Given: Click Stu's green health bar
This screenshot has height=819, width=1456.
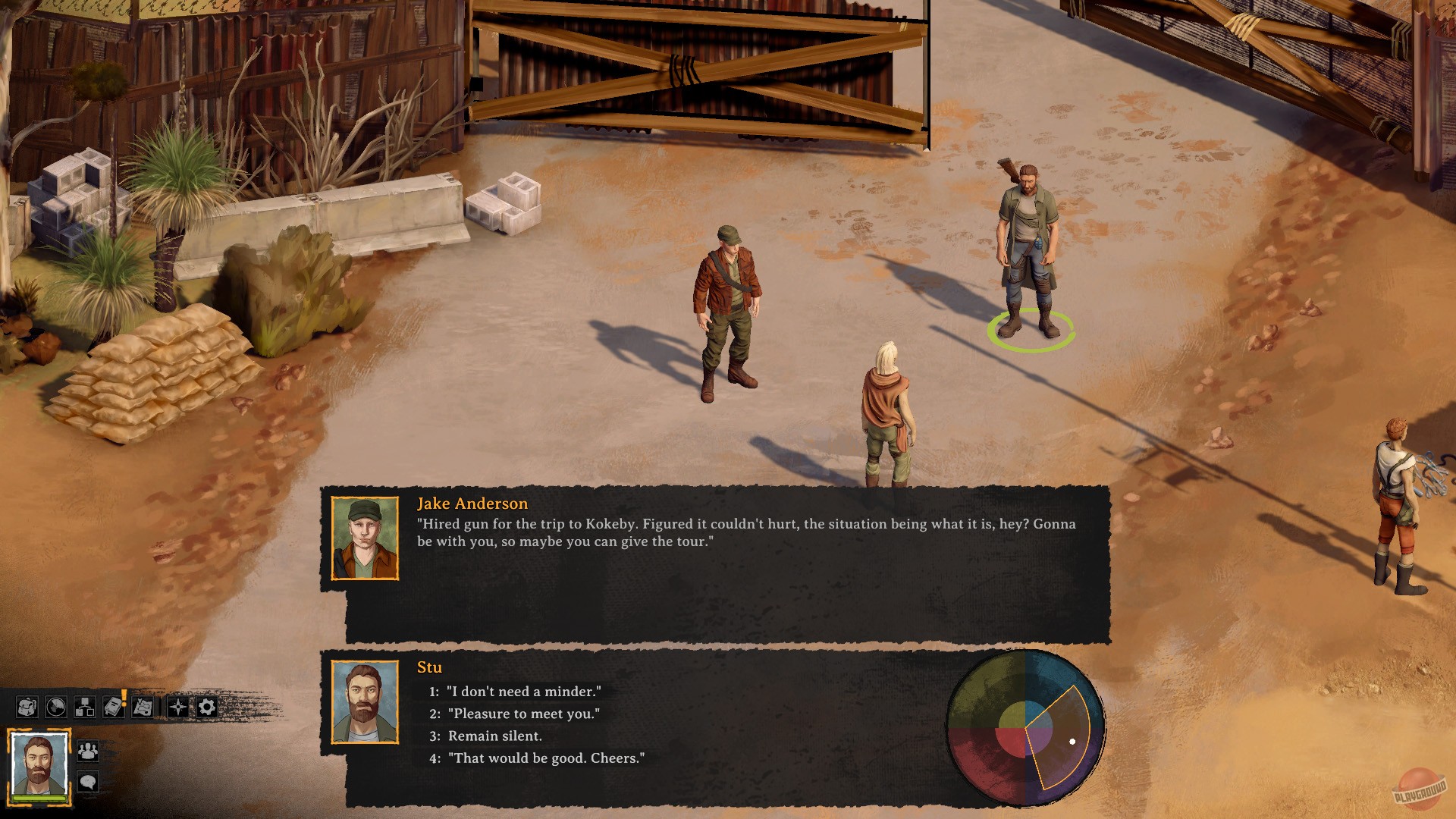Looking at the screenshot, I should pyautogui.click(x=39, y=799).
